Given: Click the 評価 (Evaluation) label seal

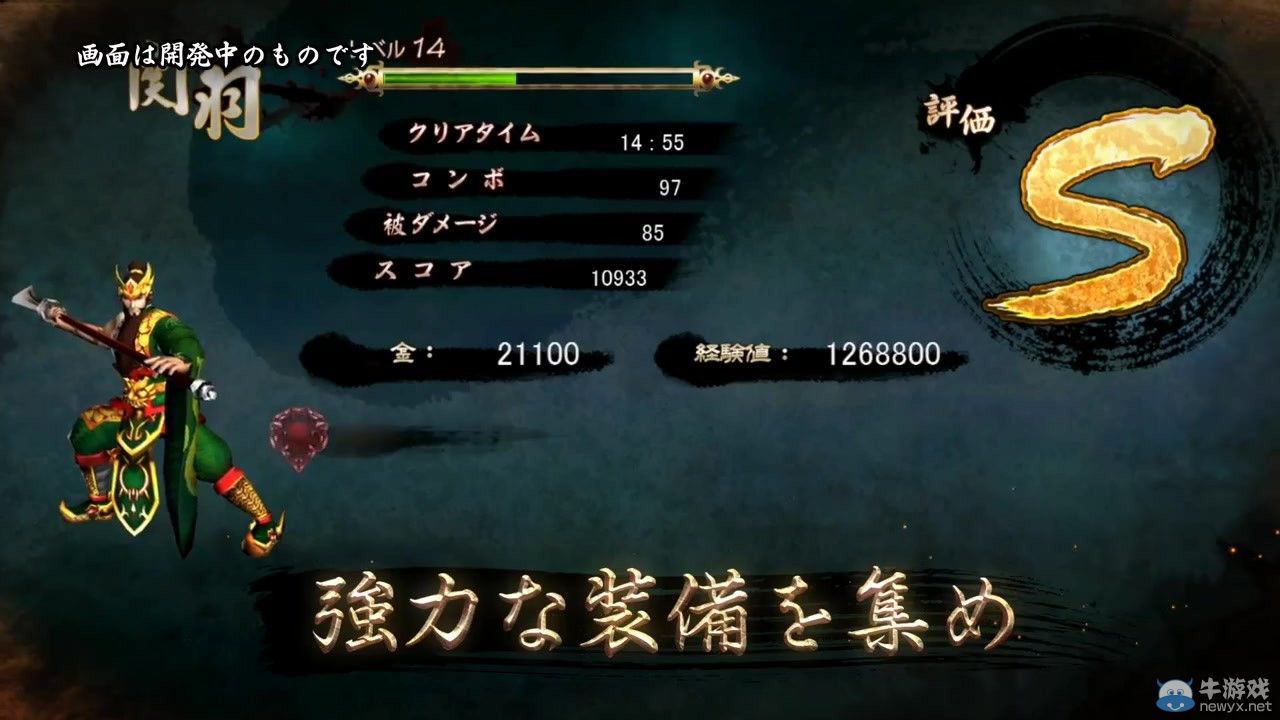Looking at the screenshot, I should click(959, 112).
